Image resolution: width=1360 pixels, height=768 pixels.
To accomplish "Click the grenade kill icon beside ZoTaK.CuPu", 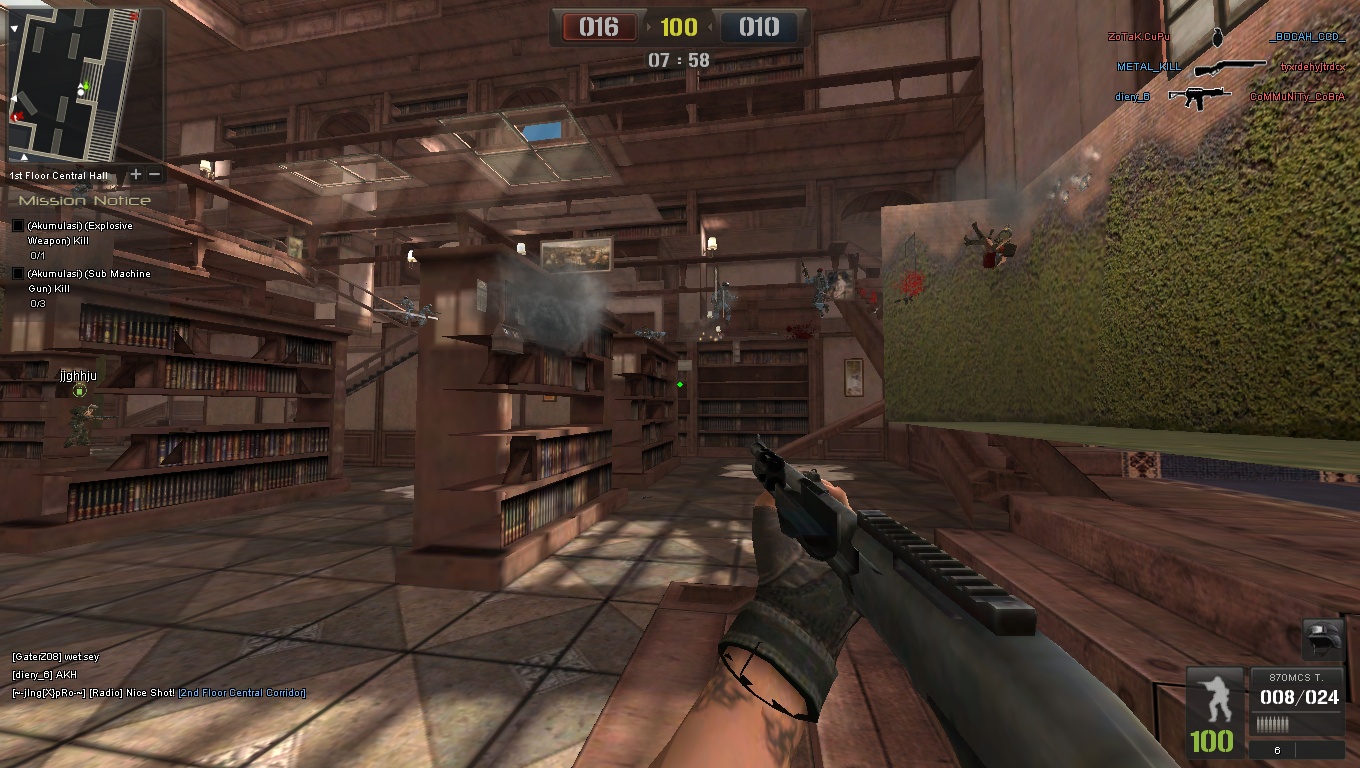I will click(x=1218, y=38).
